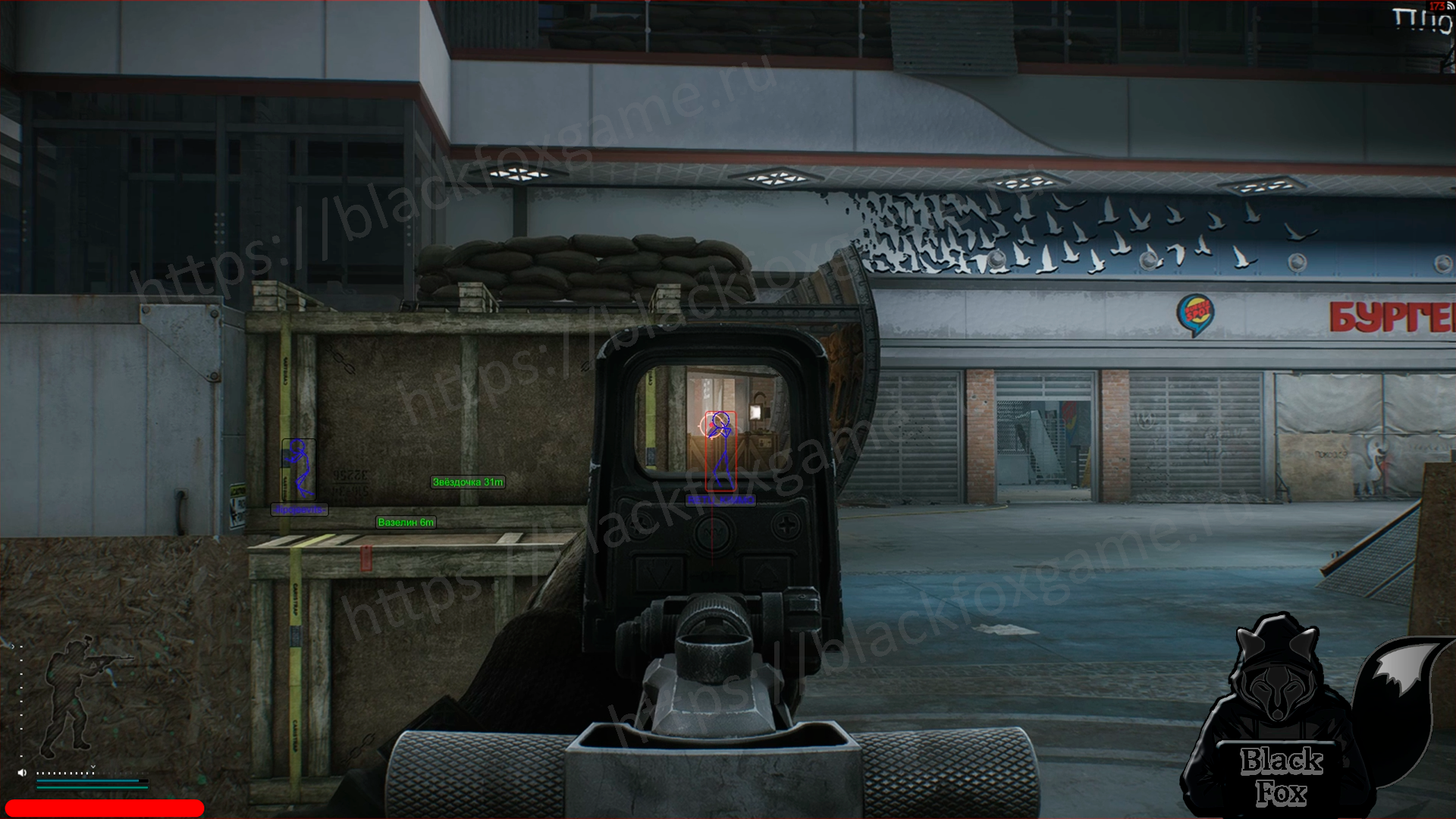Click the speaker noise-level icon
Screen dimensions: 1456x819
pyautogui.click(x=22, y=773)
